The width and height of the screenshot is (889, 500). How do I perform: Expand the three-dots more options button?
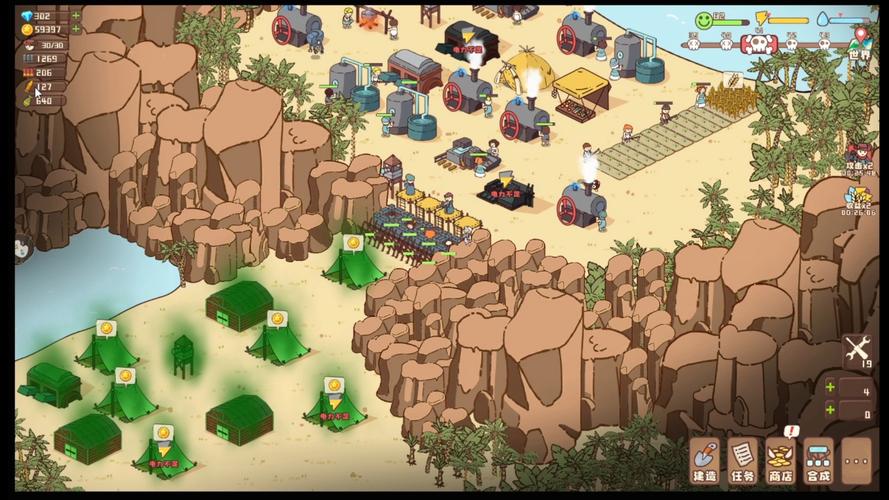pos(858,460)
